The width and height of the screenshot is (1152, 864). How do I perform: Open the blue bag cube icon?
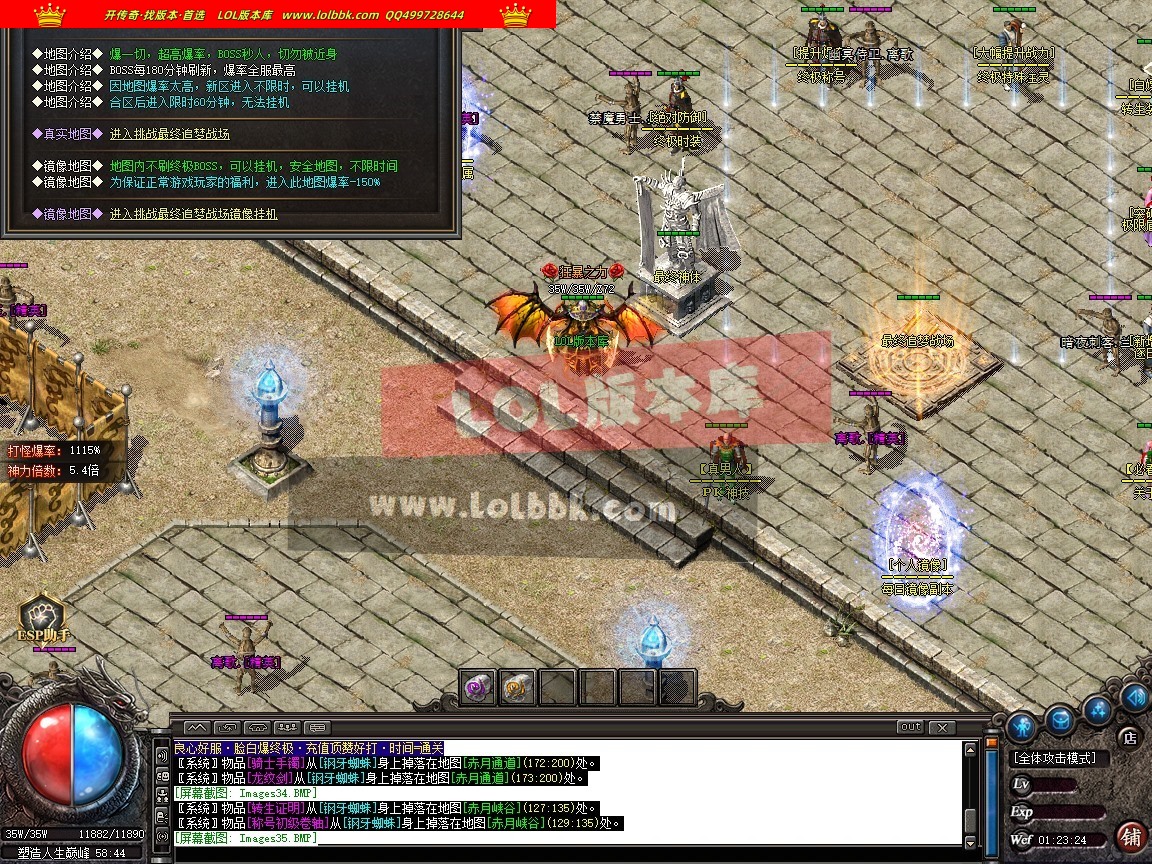click(1060, 718)
